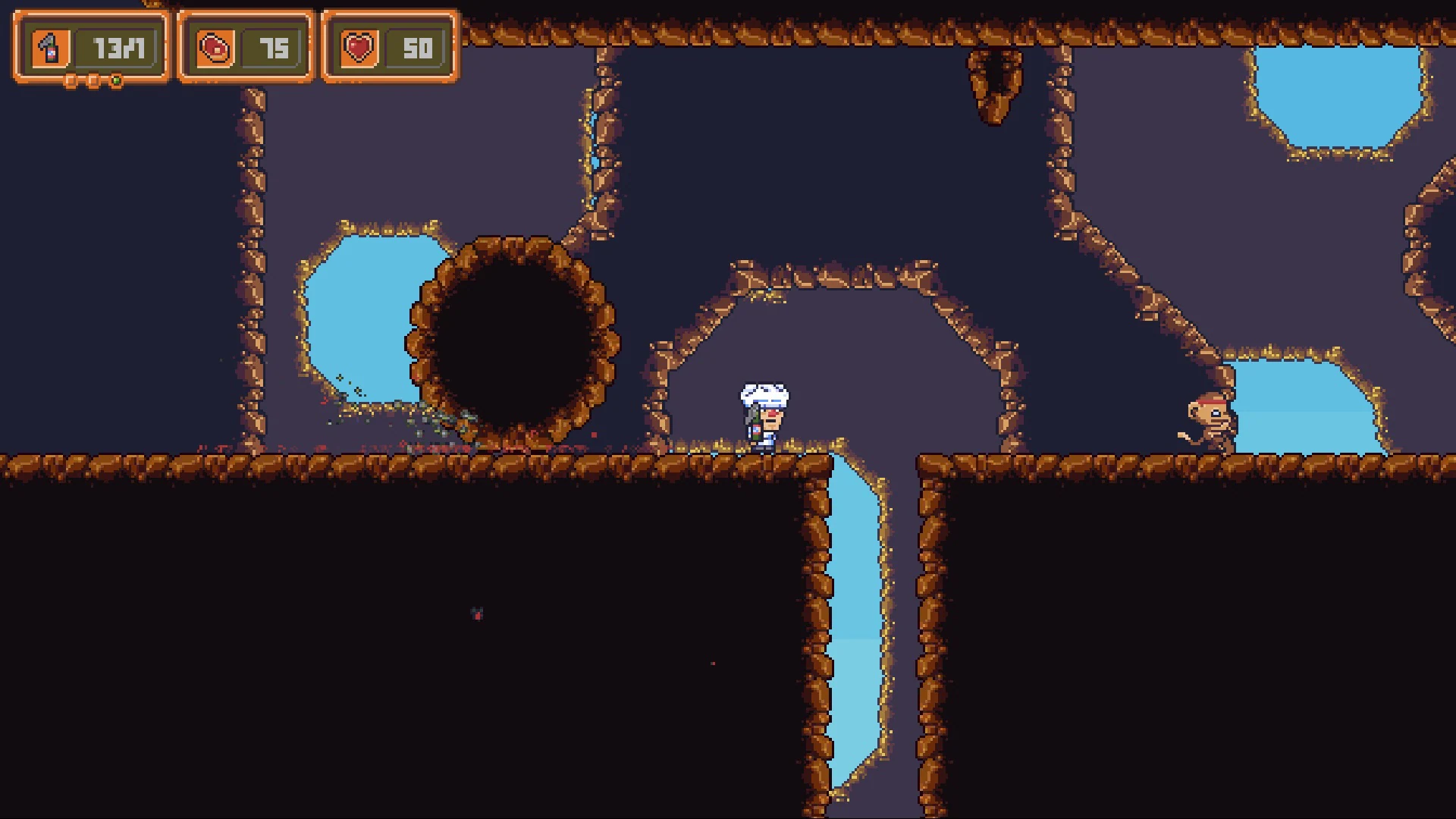Click the middle unlit dot under the HUD

point(93,79)
